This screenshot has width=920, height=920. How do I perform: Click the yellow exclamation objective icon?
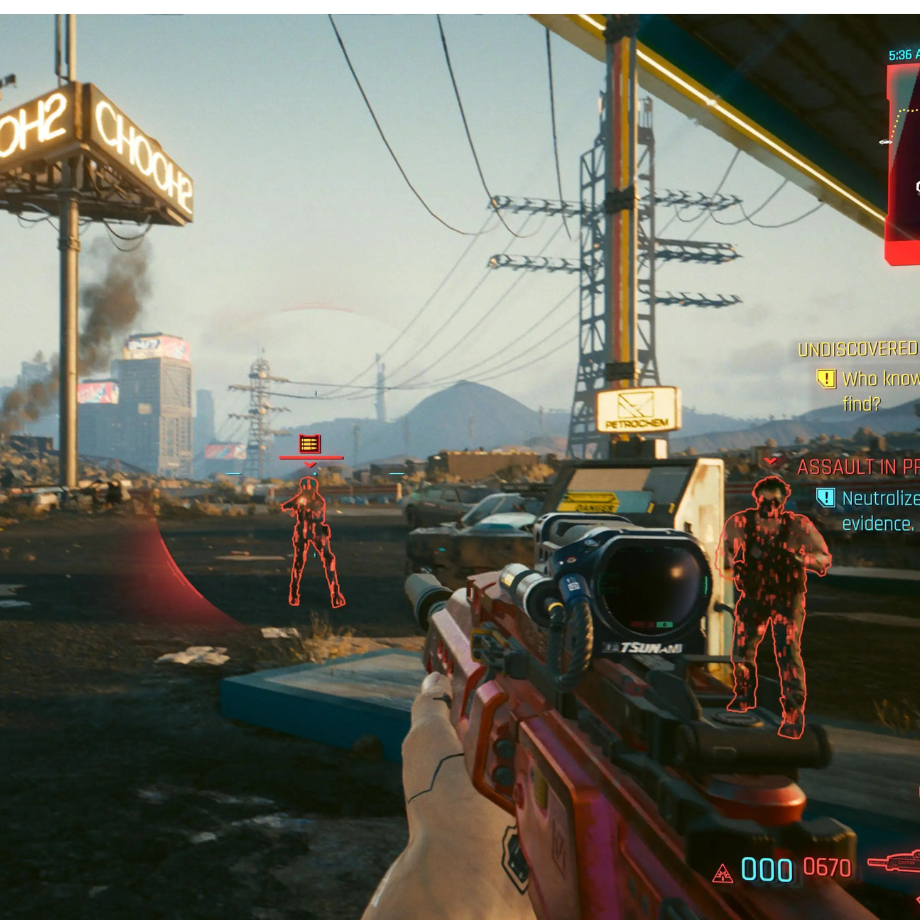(x=825, y=379)
